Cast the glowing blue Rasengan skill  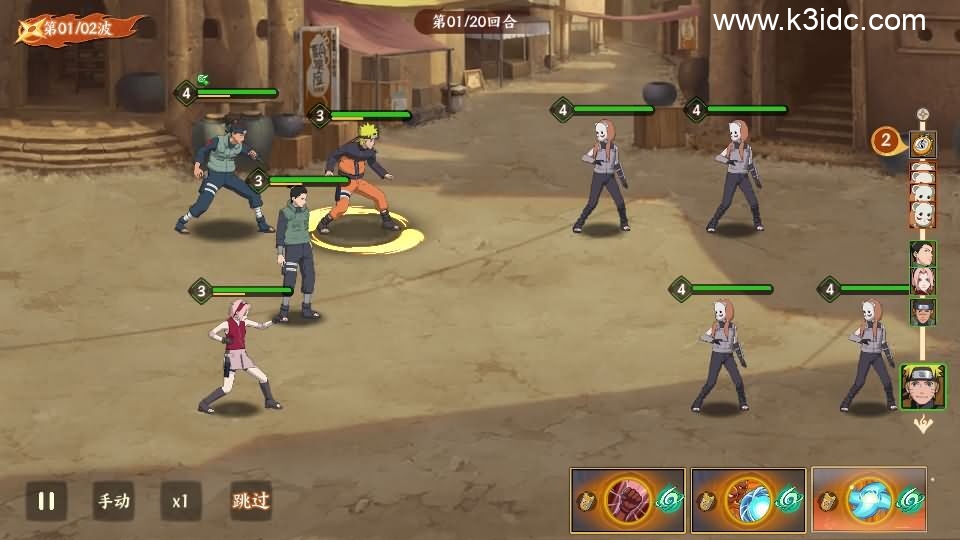868,500
